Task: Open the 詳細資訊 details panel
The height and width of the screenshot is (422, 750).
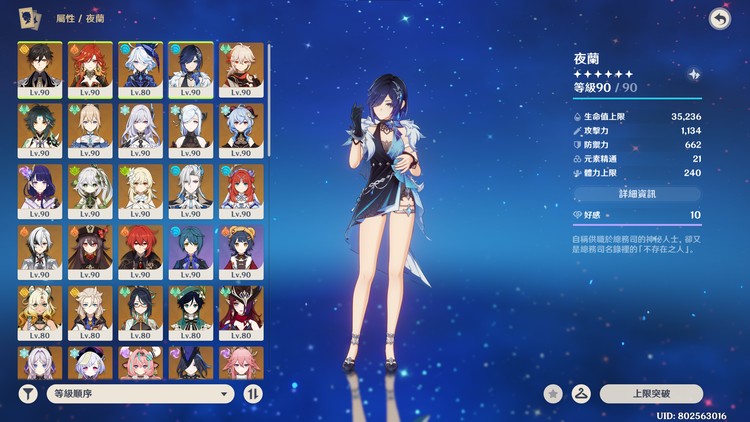Action: click(x=636, y=193)
